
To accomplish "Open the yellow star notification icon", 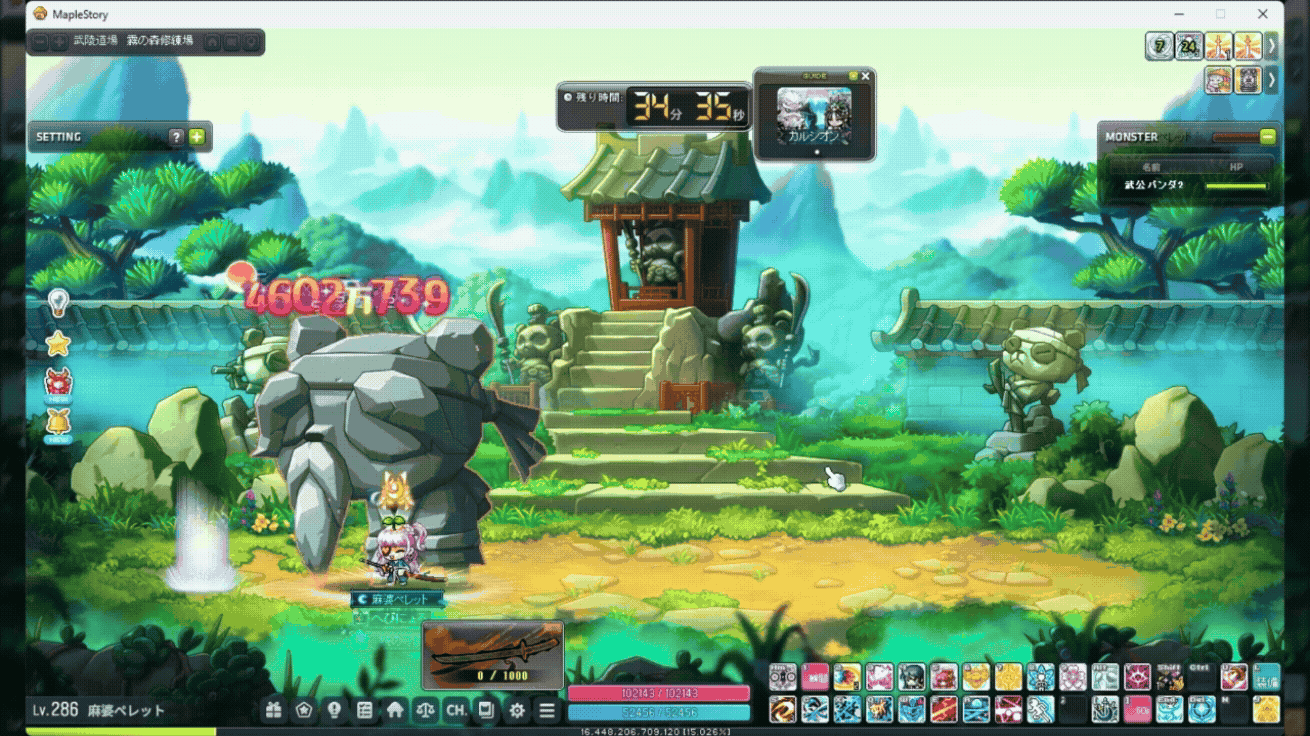I will (58, 344).
